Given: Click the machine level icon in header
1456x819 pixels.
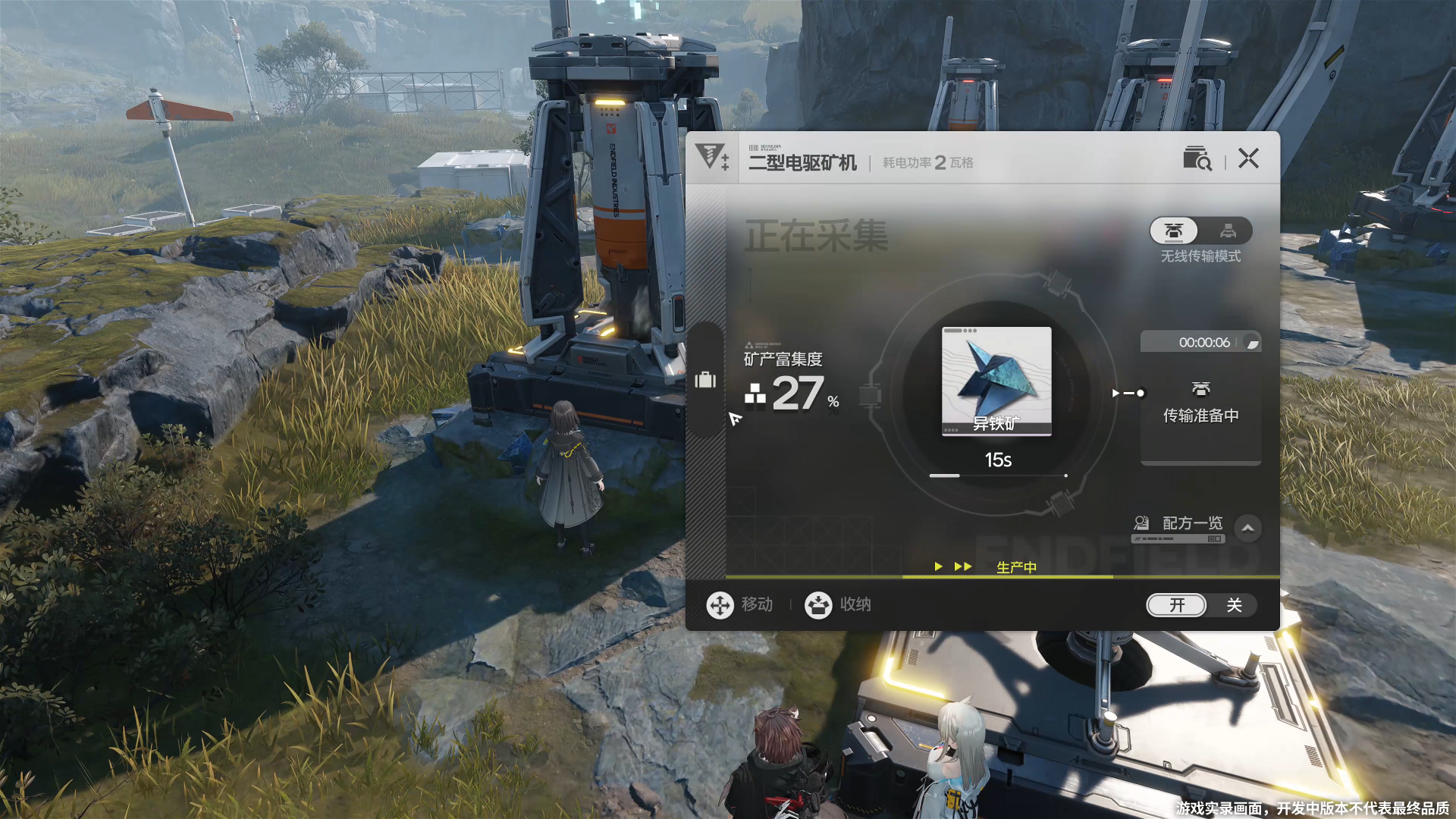Looking at the screenshot, I should 712,157.
